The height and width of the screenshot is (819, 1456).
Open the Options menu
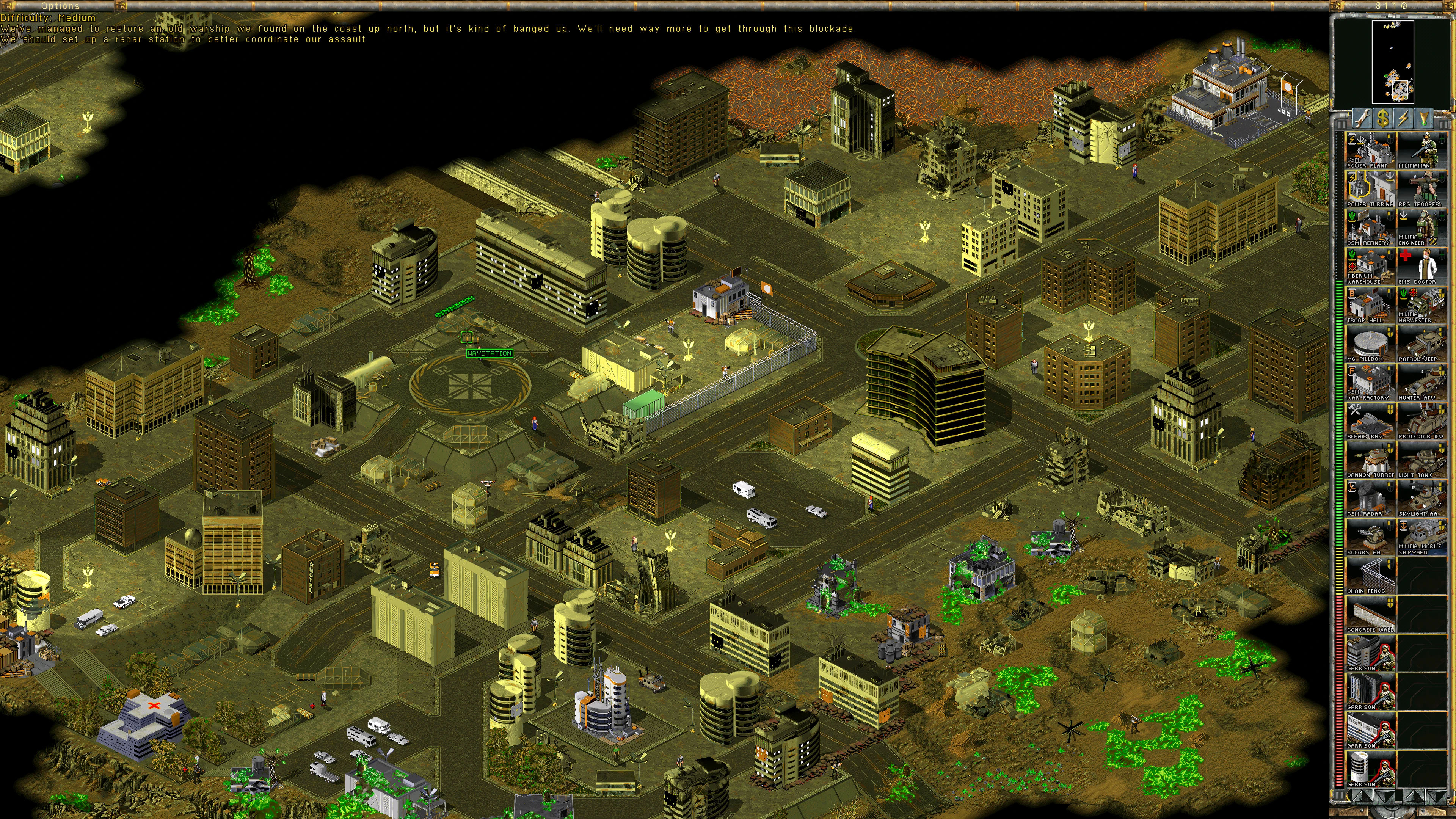[x=60, y=6]
